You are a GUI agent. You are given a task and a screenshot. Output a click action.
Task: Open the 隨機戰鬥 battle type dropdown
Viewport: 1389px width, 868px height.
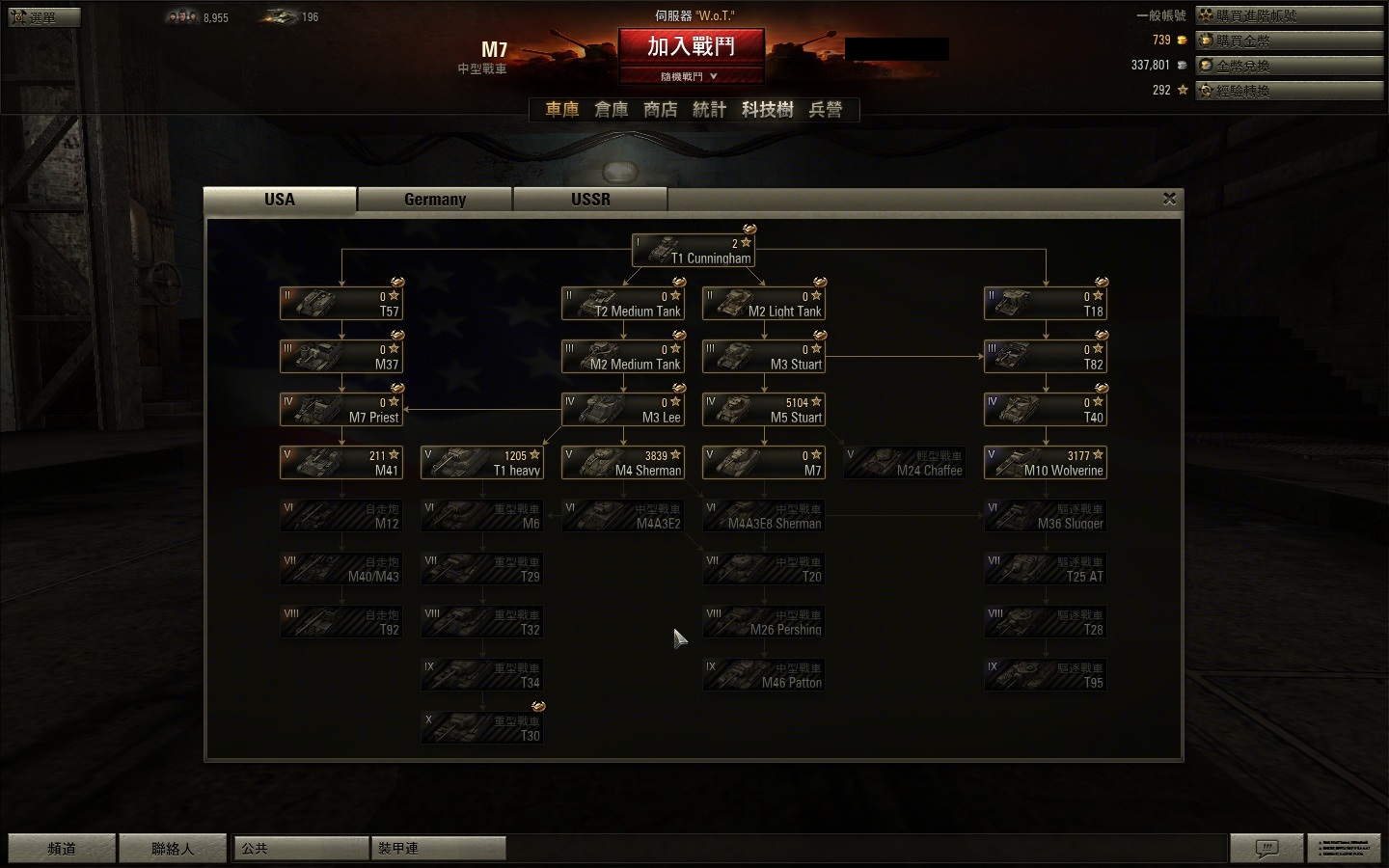click(691, 76)
